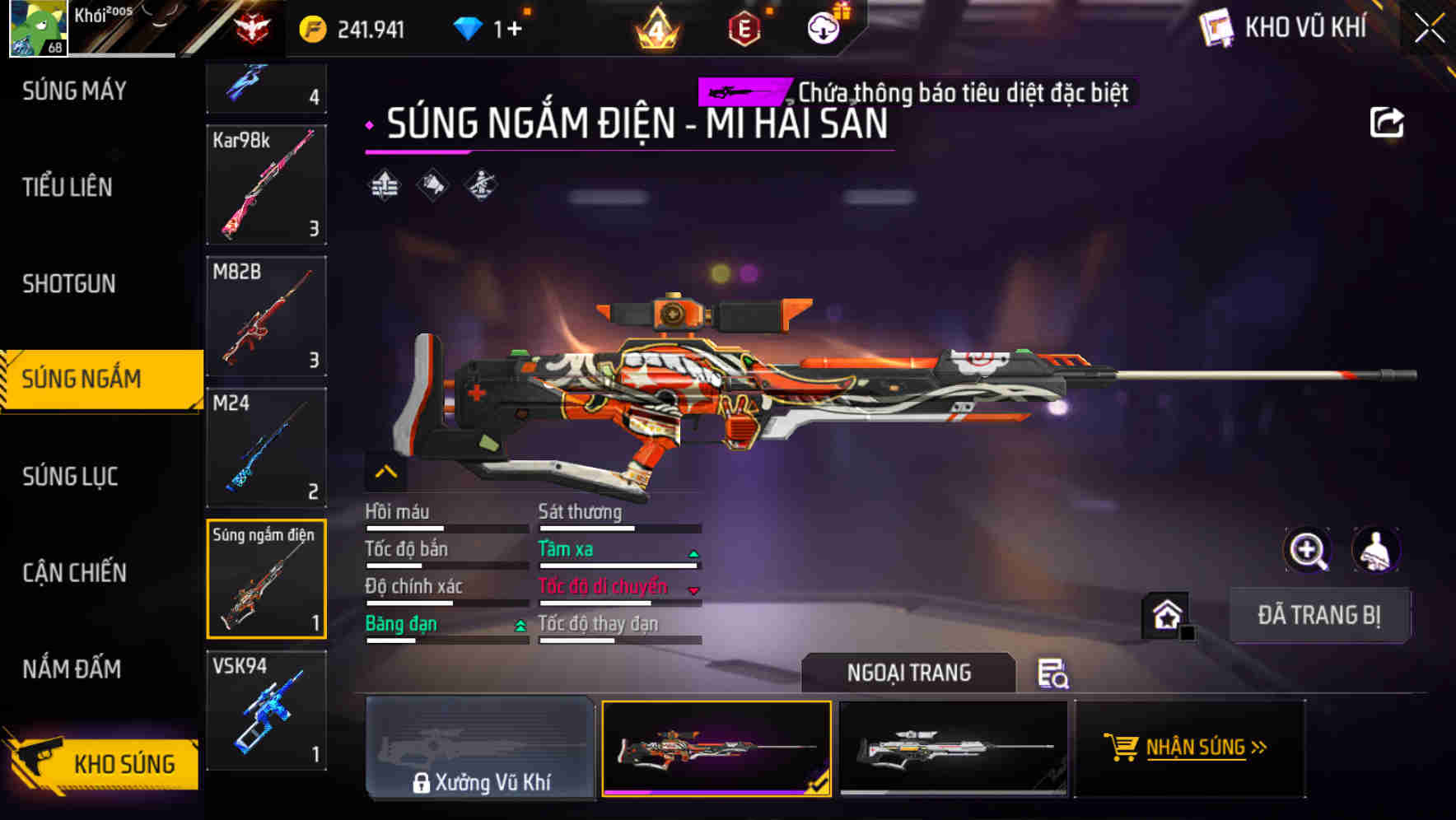Click the E badge event icon
The height and width of the screenshot is (820, 1456).
click(x=742, y=27)
